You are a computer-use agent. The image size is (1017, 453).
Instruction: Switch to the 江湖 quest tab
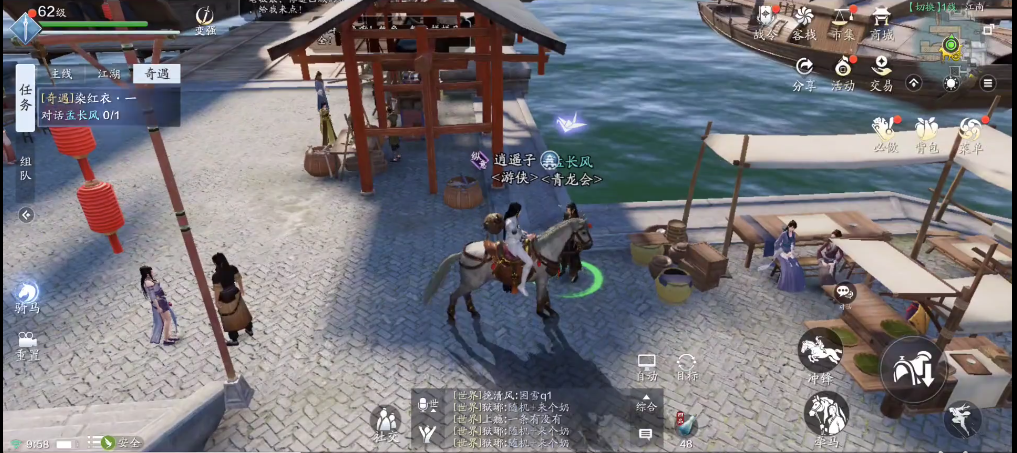[x=108, y=73]
